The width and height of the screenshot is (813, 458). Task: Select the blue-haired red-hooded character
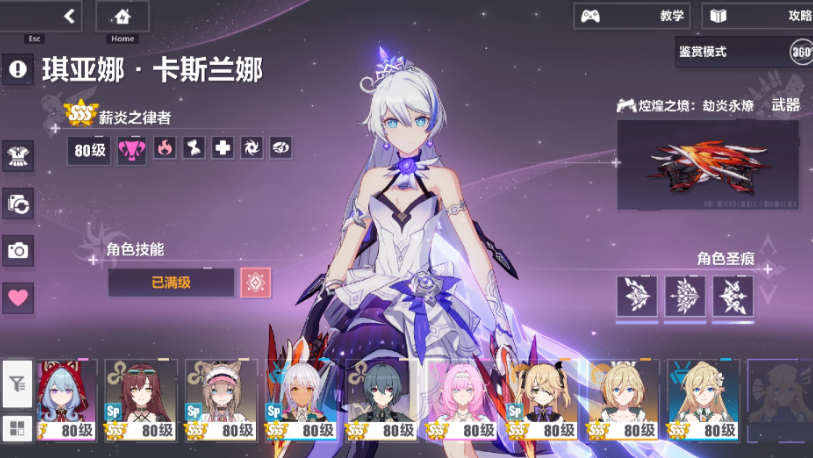point(67,400)
